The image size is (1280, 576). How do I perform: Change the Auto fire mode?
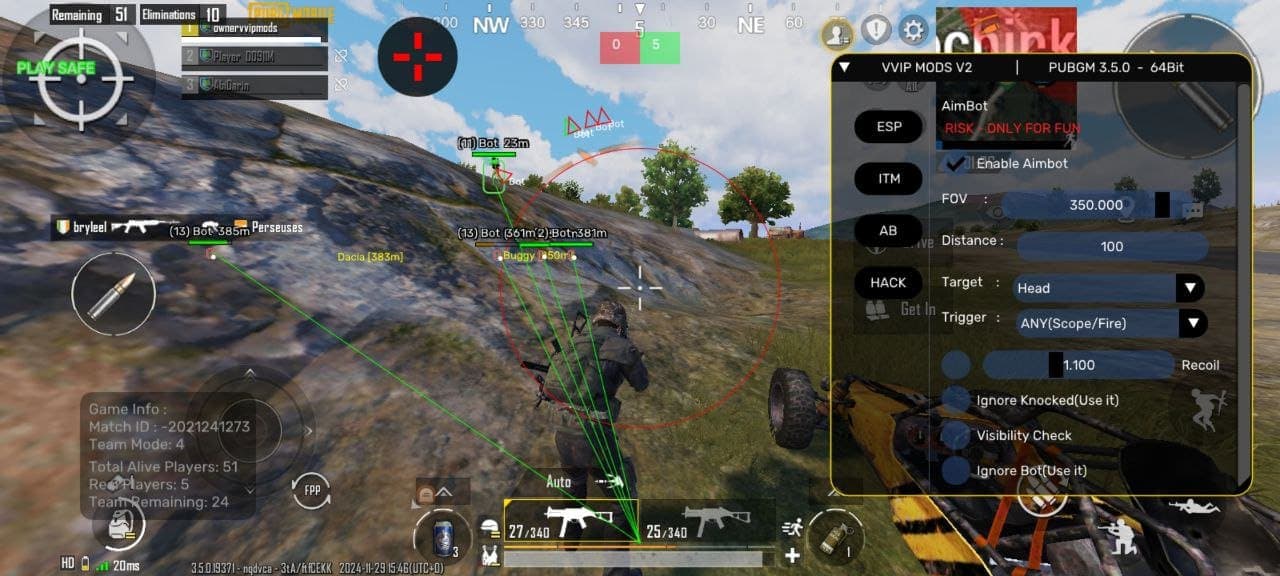point(559,482)
